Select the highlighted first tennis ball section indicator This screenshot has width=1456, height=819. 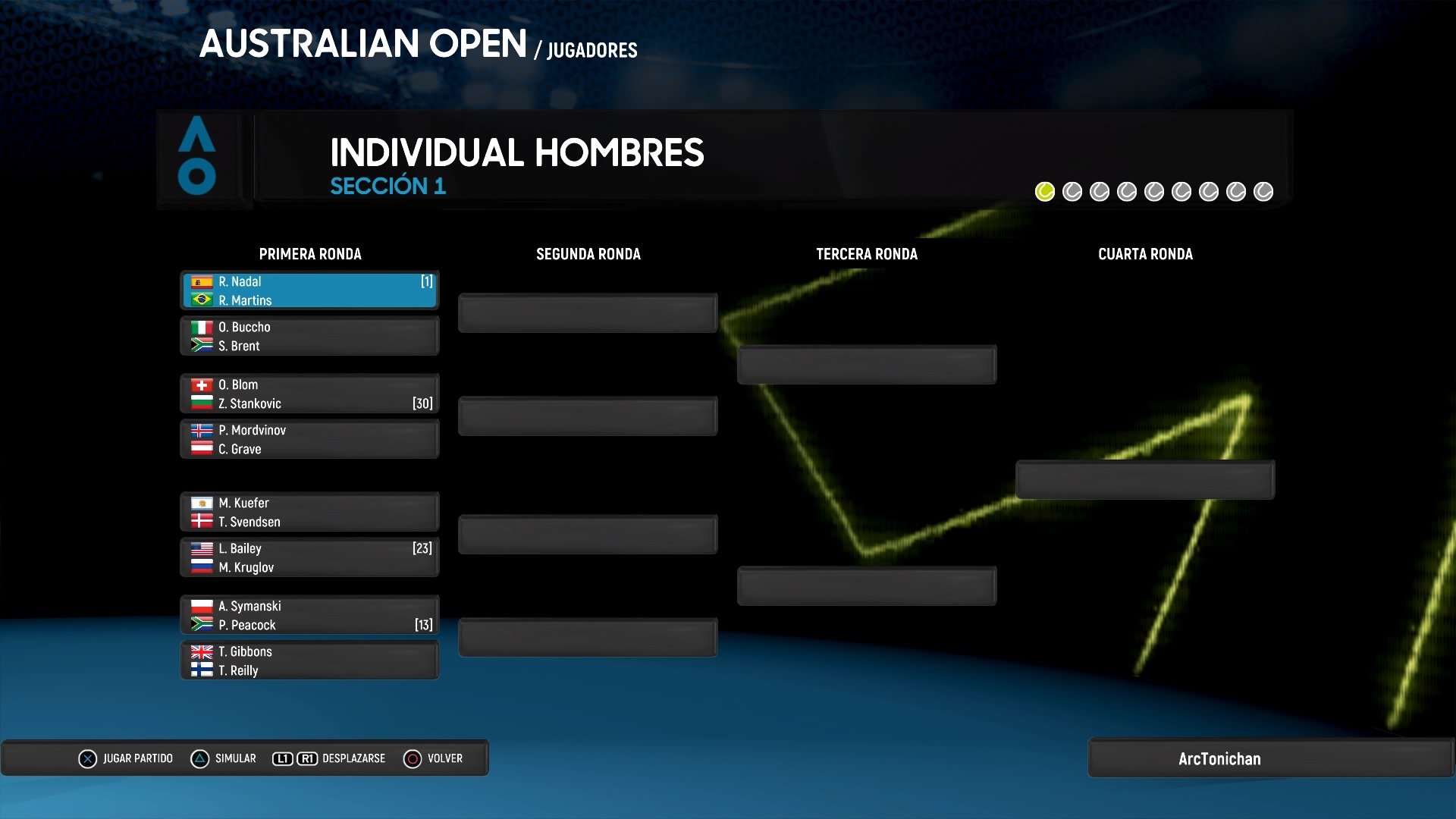point(1044,191)
